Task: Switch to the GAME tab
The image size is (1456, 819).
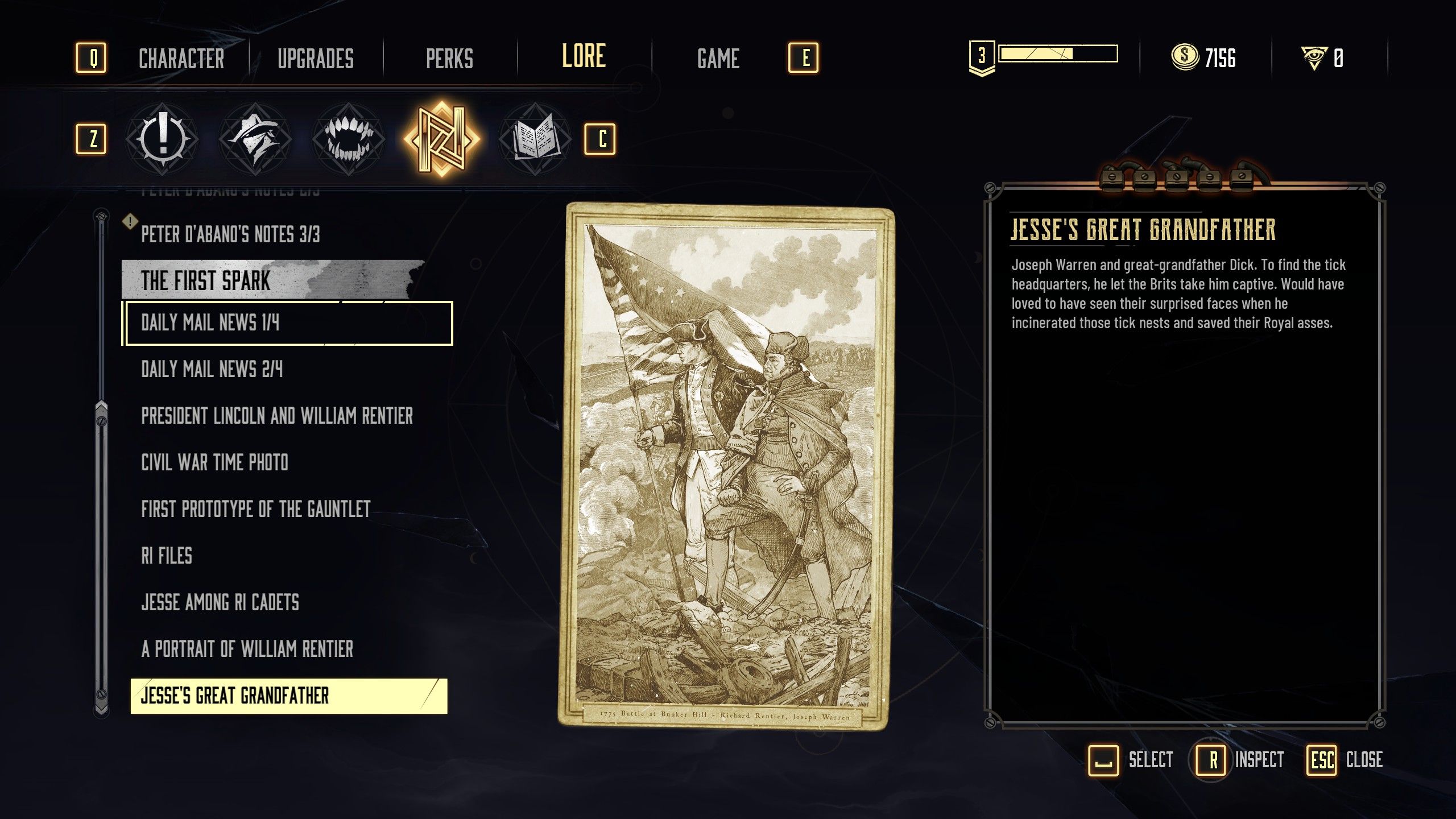Action: tap(719, 57)
